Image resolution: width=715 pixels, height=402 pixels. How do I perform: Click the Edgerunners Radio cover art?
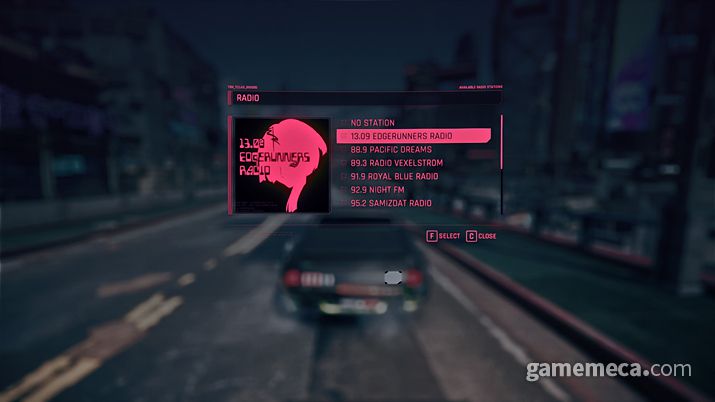(281, 164)
